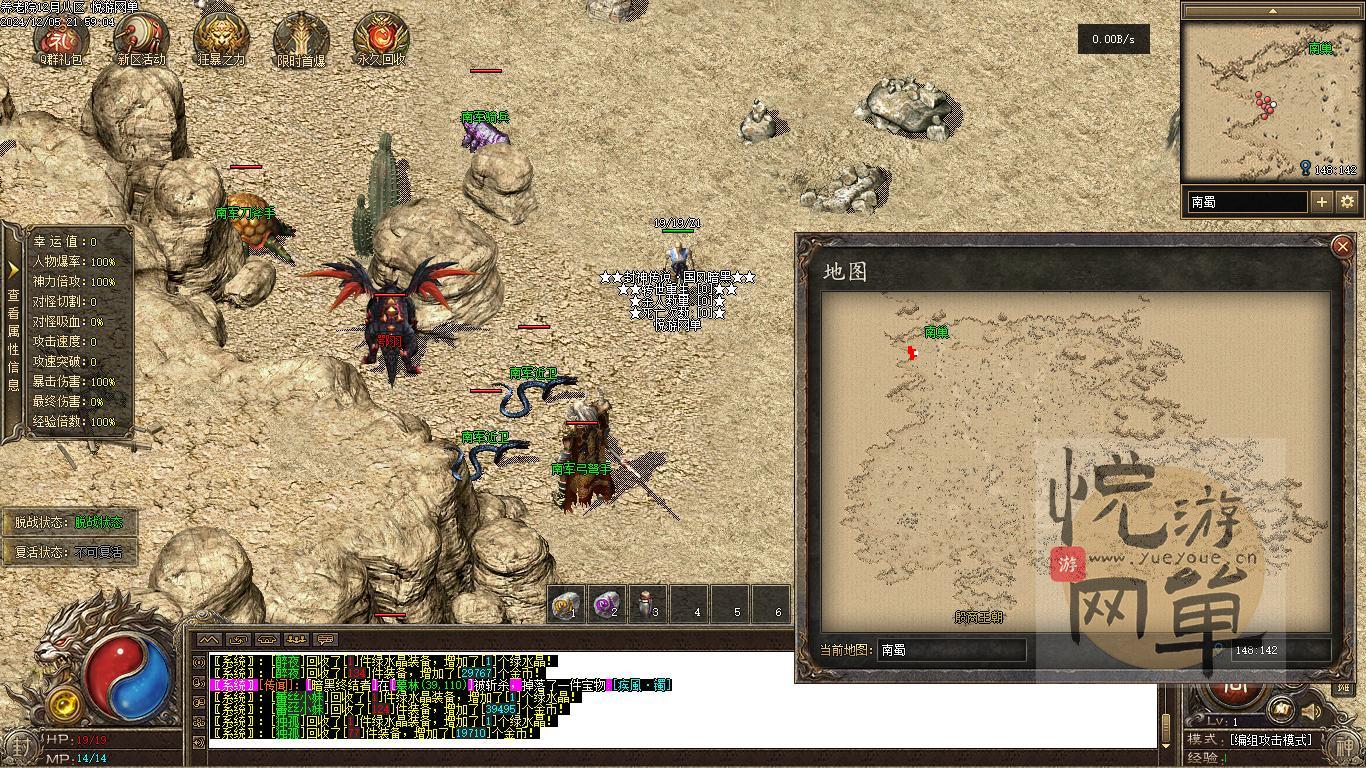Select the chat tab with the speech bubble

click(x=325, y=639)
